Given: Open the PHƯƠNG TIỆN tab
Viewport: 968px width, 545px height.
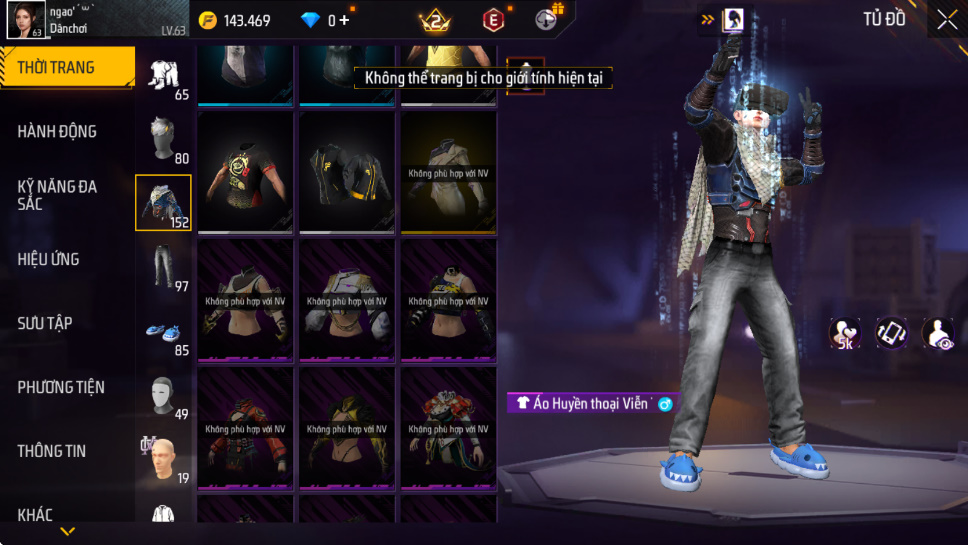Looking at the screenshot, I should coord(61,387).
